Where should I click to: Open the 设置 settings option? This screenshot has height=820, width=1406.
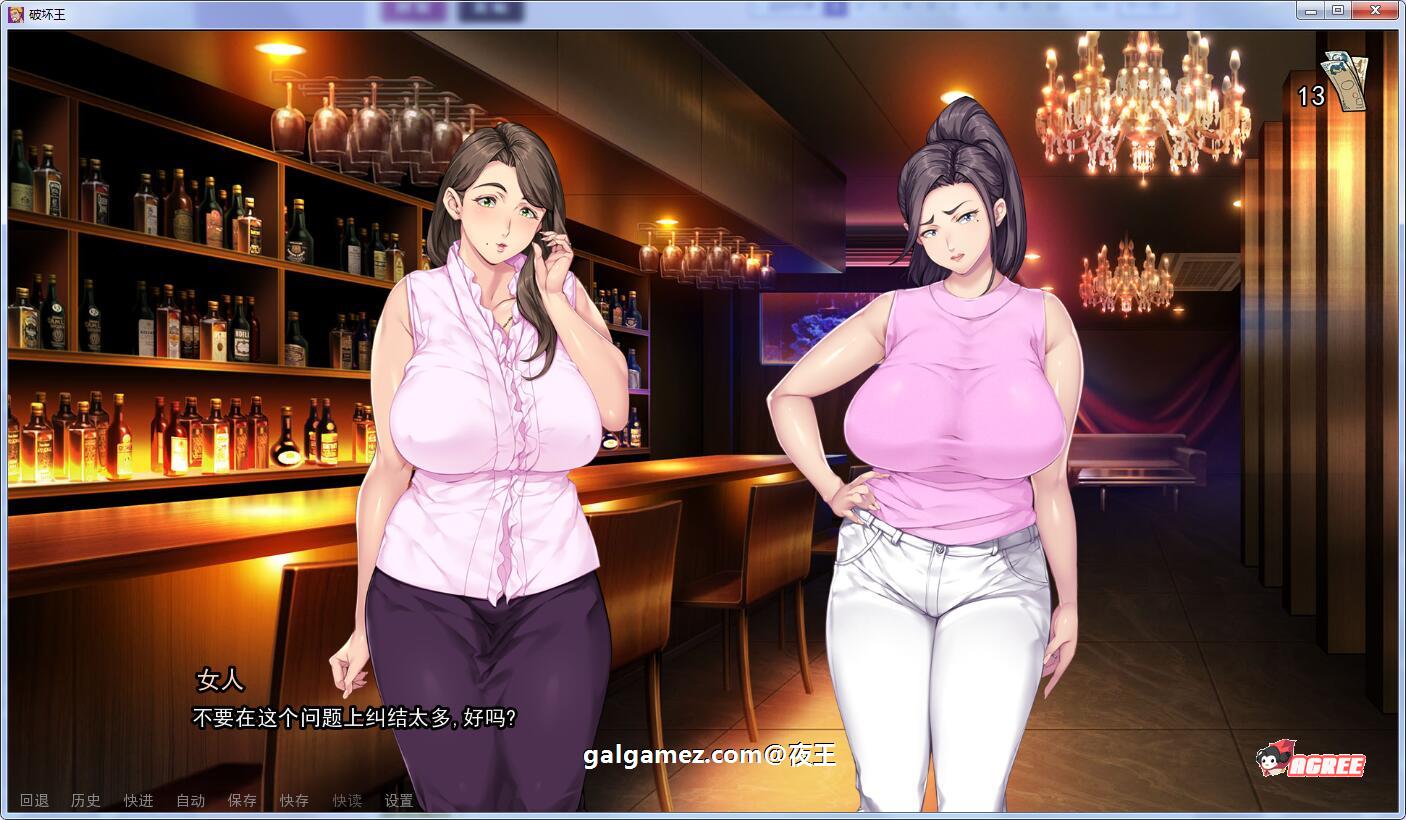tap(400, 800)
